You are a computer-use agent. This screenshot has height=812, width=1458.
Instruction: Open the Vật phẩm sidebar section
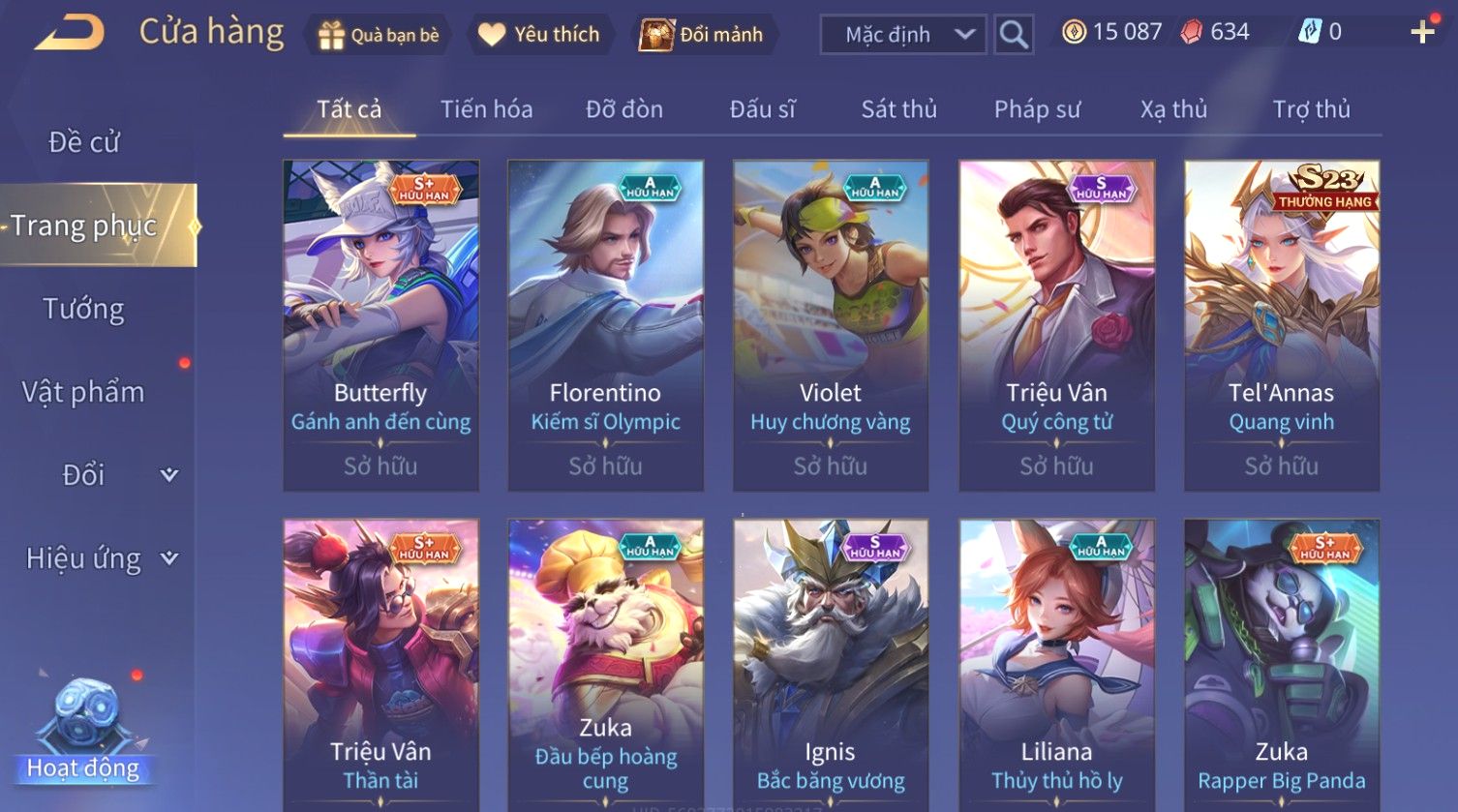pos(84,392)
